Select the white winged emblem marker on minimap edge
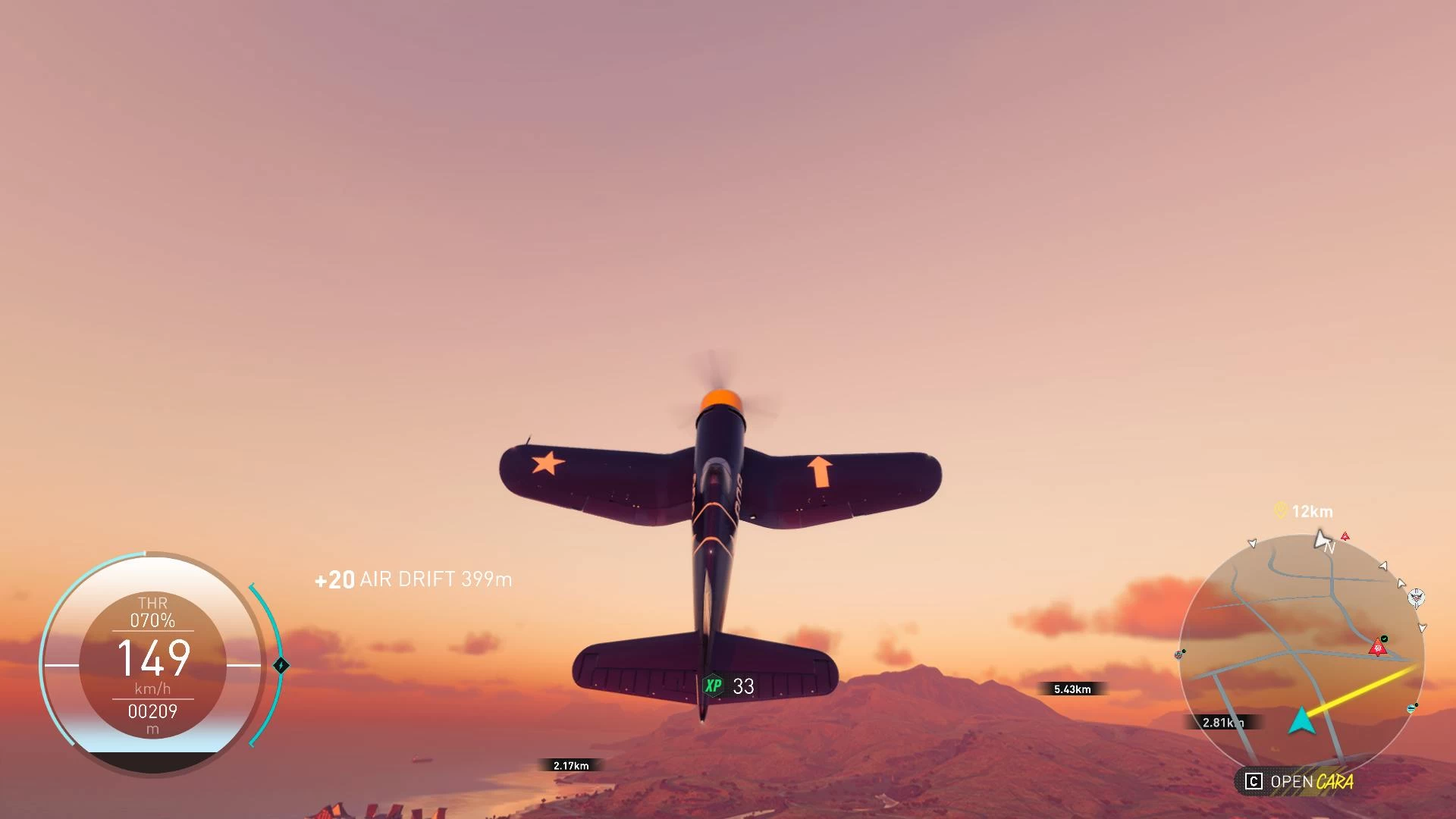Screen dimensions: 1456x819 pos(1416,598)
